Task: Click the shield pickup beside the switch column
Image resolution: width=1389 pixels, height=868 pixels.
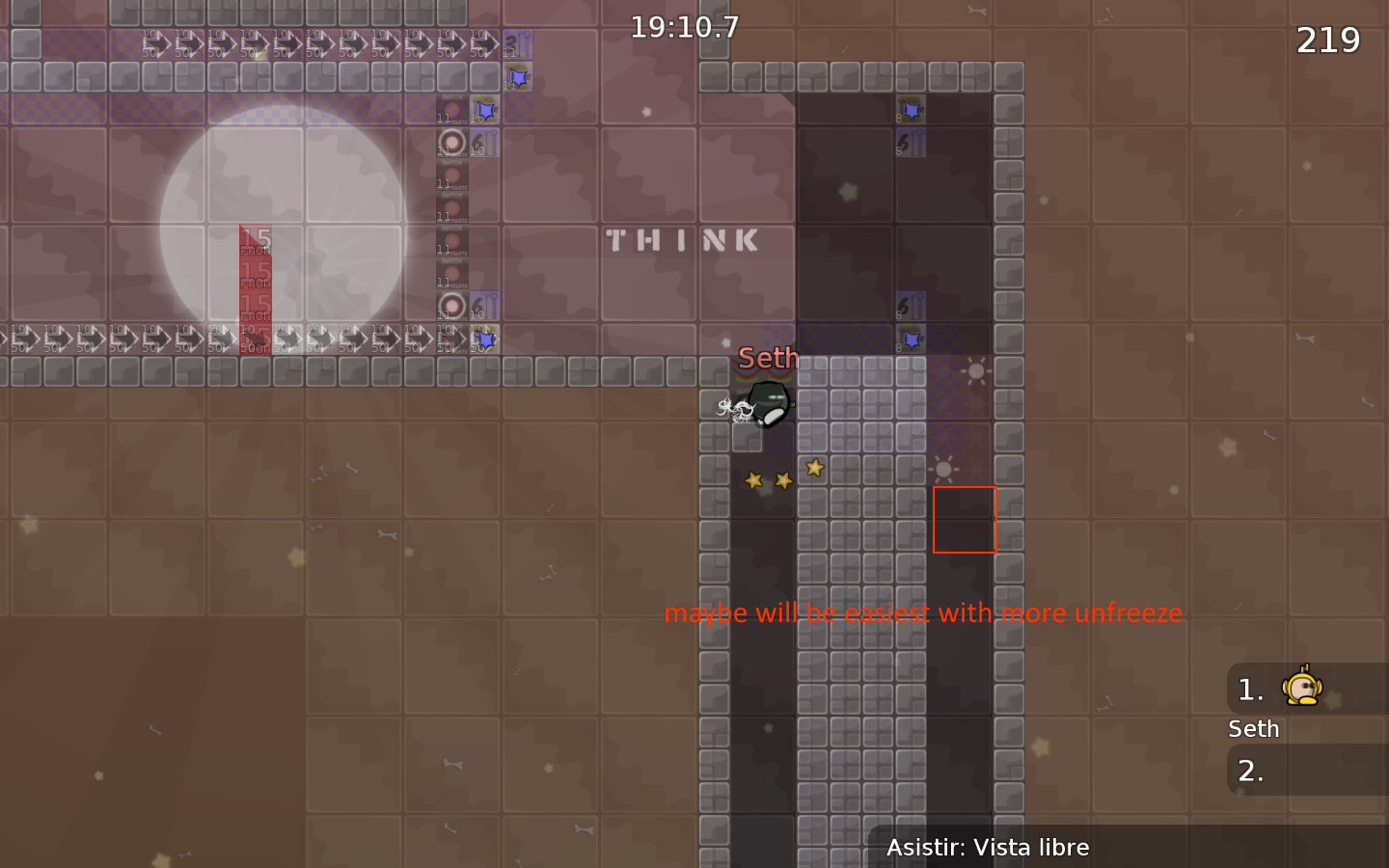Action: click(484, 110)
